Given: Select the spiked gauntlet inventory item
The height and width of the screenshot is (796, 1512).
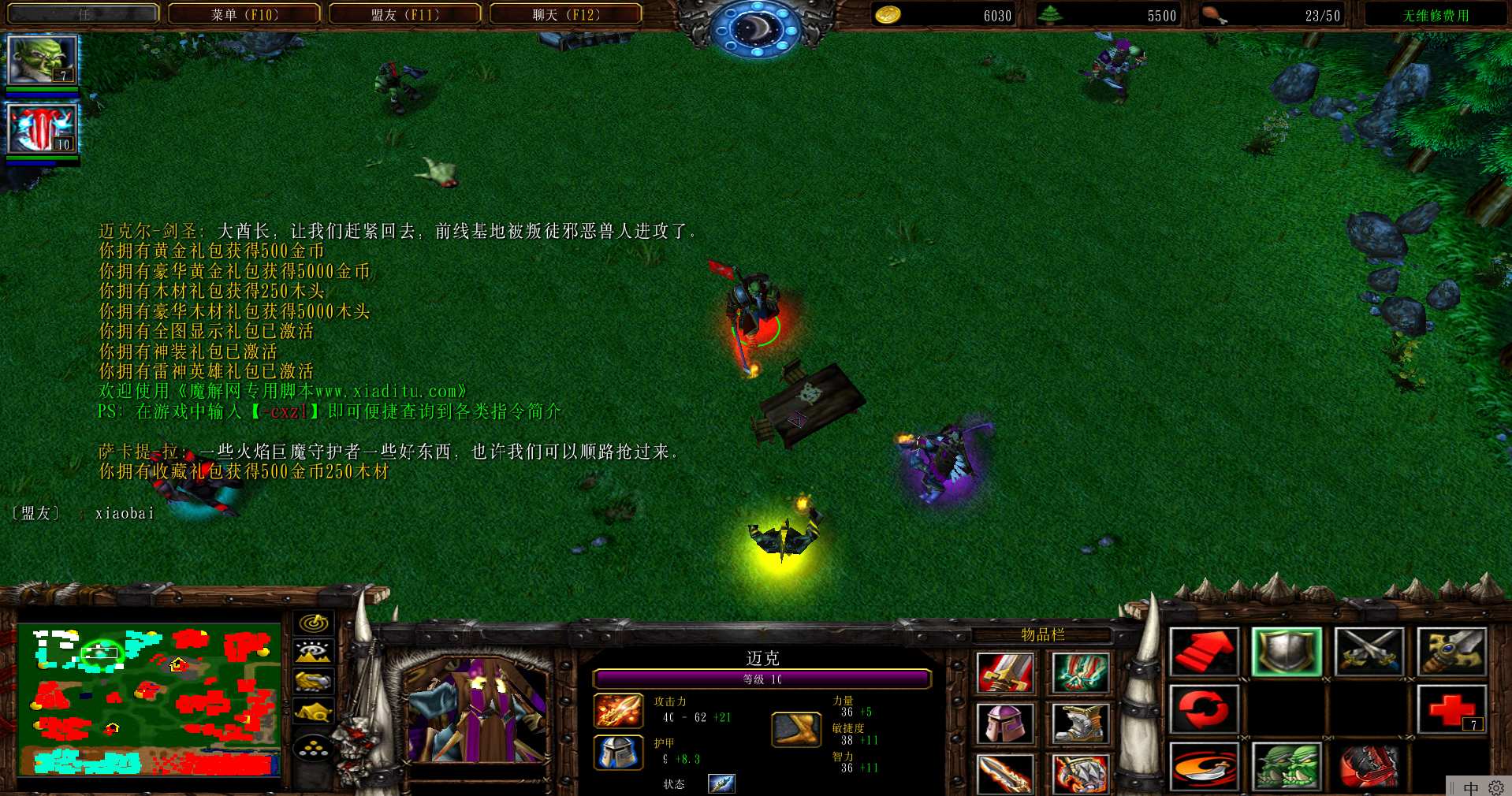Looking at the screenshot, I should pos(1080,774).
